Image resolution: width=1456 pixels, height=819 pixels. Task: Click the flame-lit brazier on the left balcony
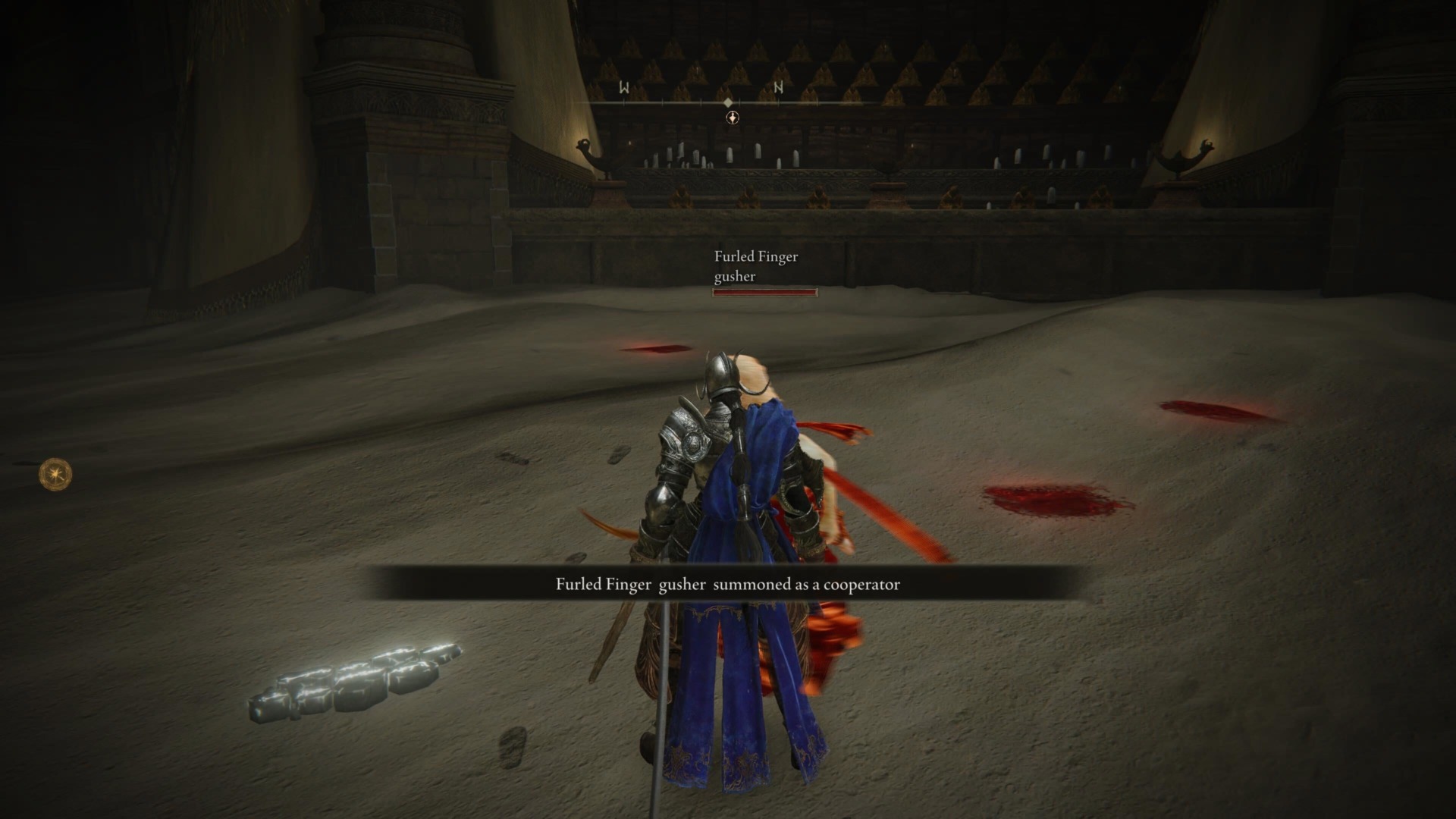[x=584, y=144]
